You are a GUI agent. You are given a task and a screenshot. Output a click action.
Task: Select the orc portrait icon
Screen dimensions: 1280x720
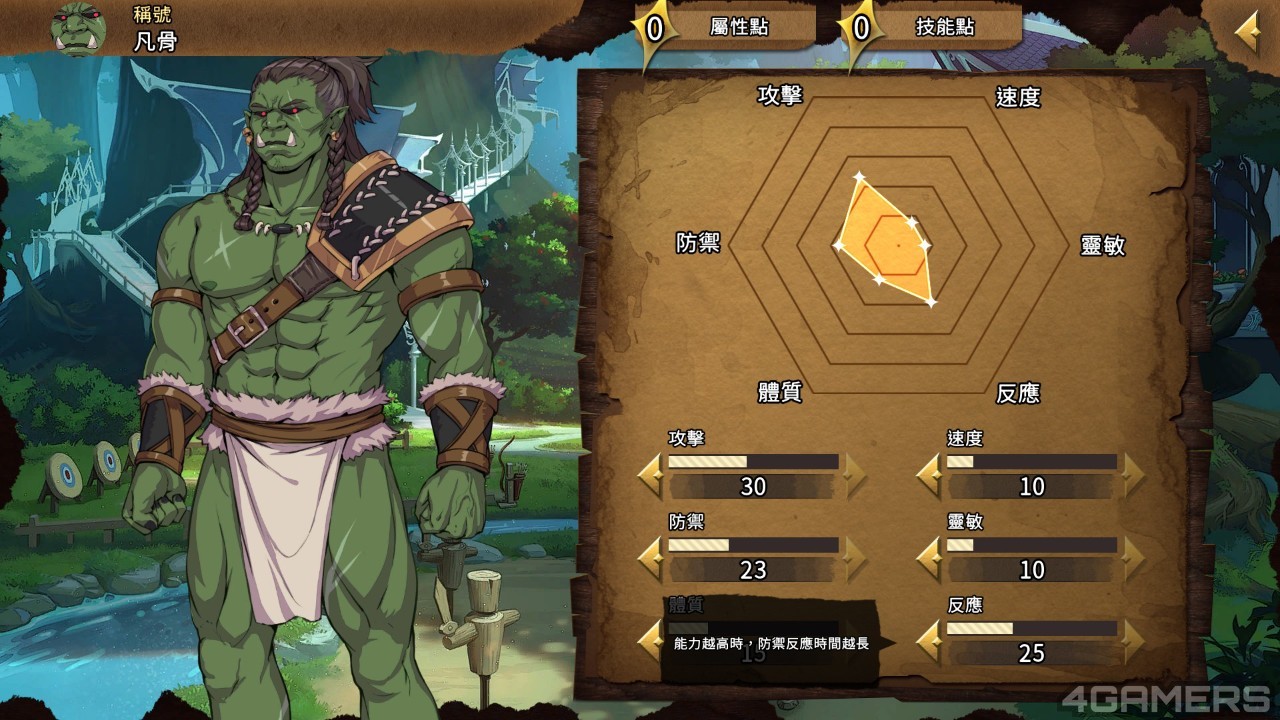click(79, 27)
